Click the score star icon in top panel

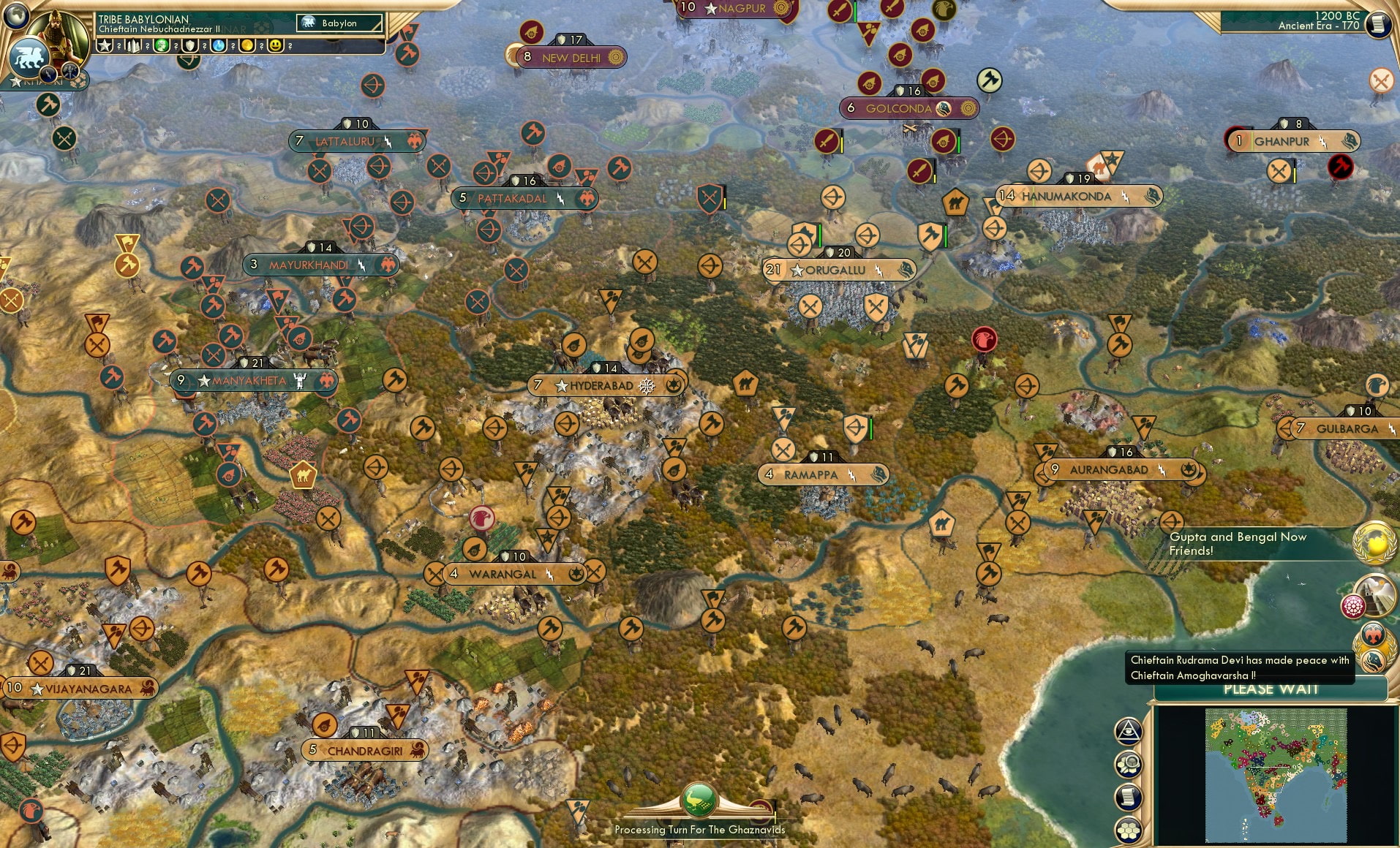(105, 46)
